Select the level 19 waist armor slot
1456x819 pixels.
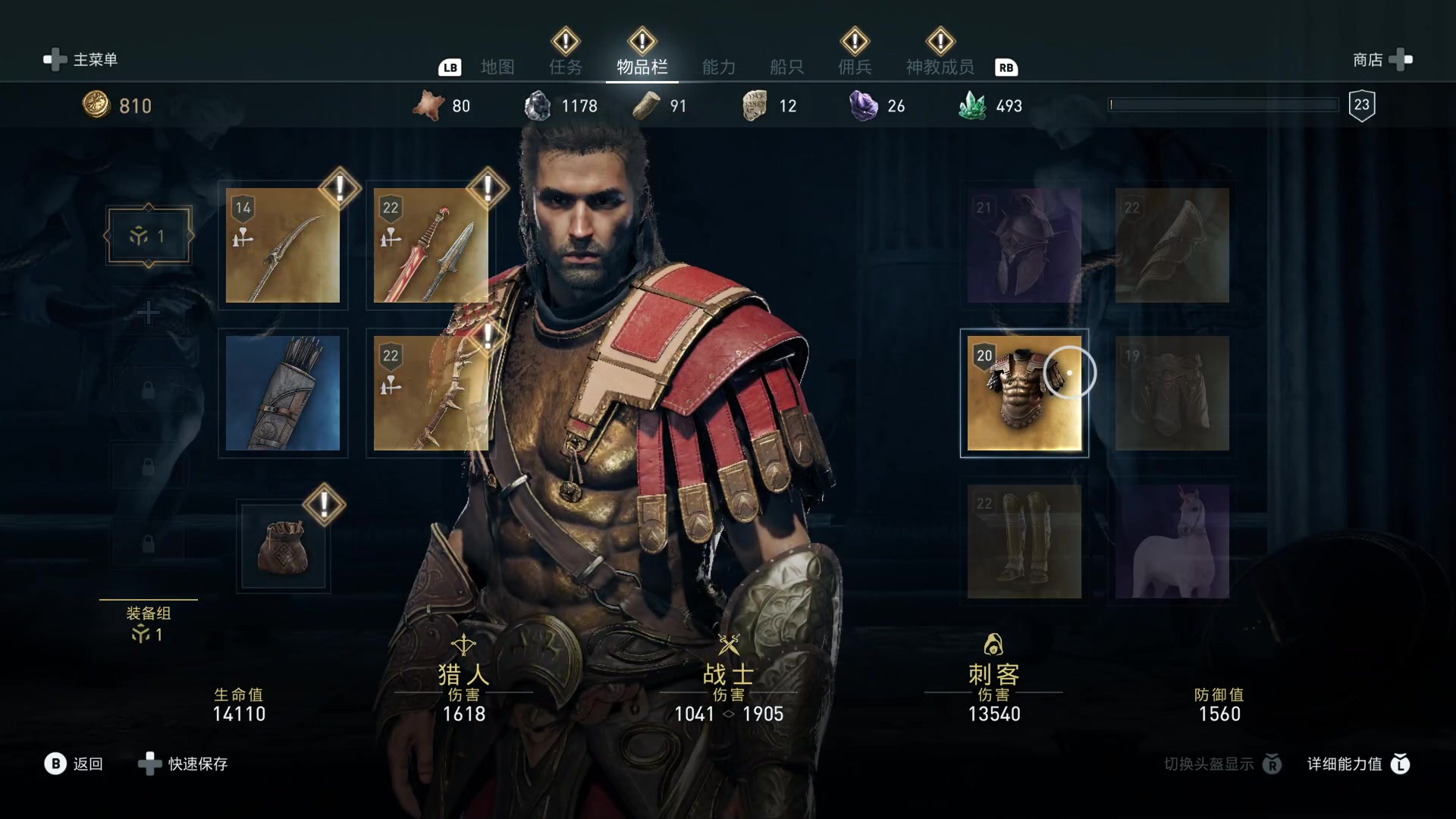1172,394
